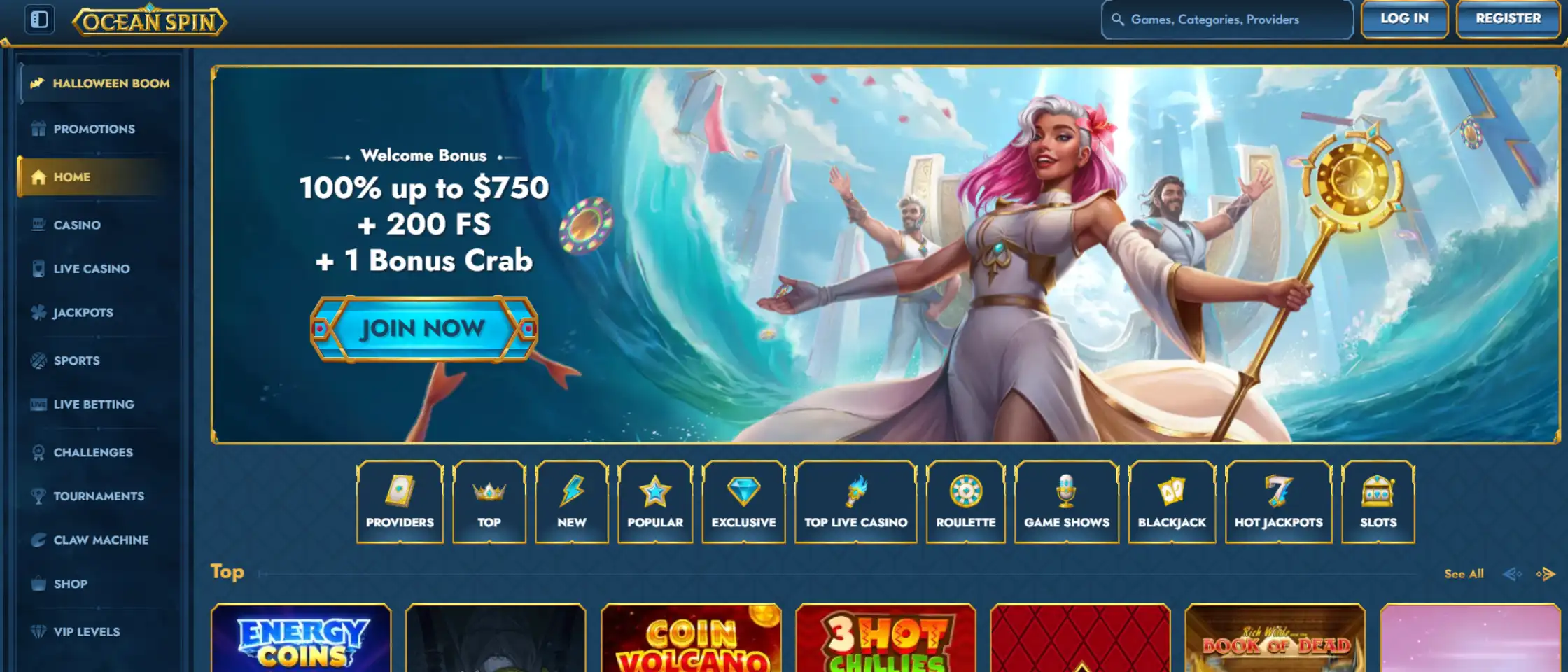Open the Energy Coins game thumbnail
The width and height of the screenshot is (1568, 672).
[x=301, y=640]
